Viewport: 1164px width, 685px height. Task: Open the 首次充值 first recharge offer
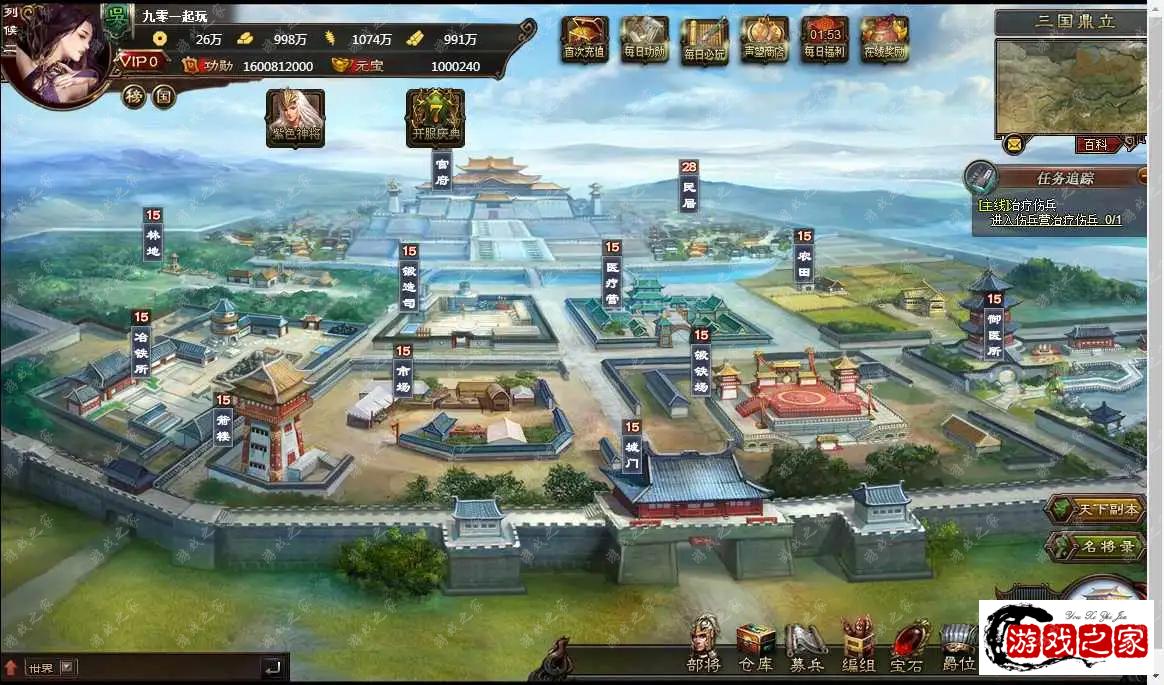[584, 40]
